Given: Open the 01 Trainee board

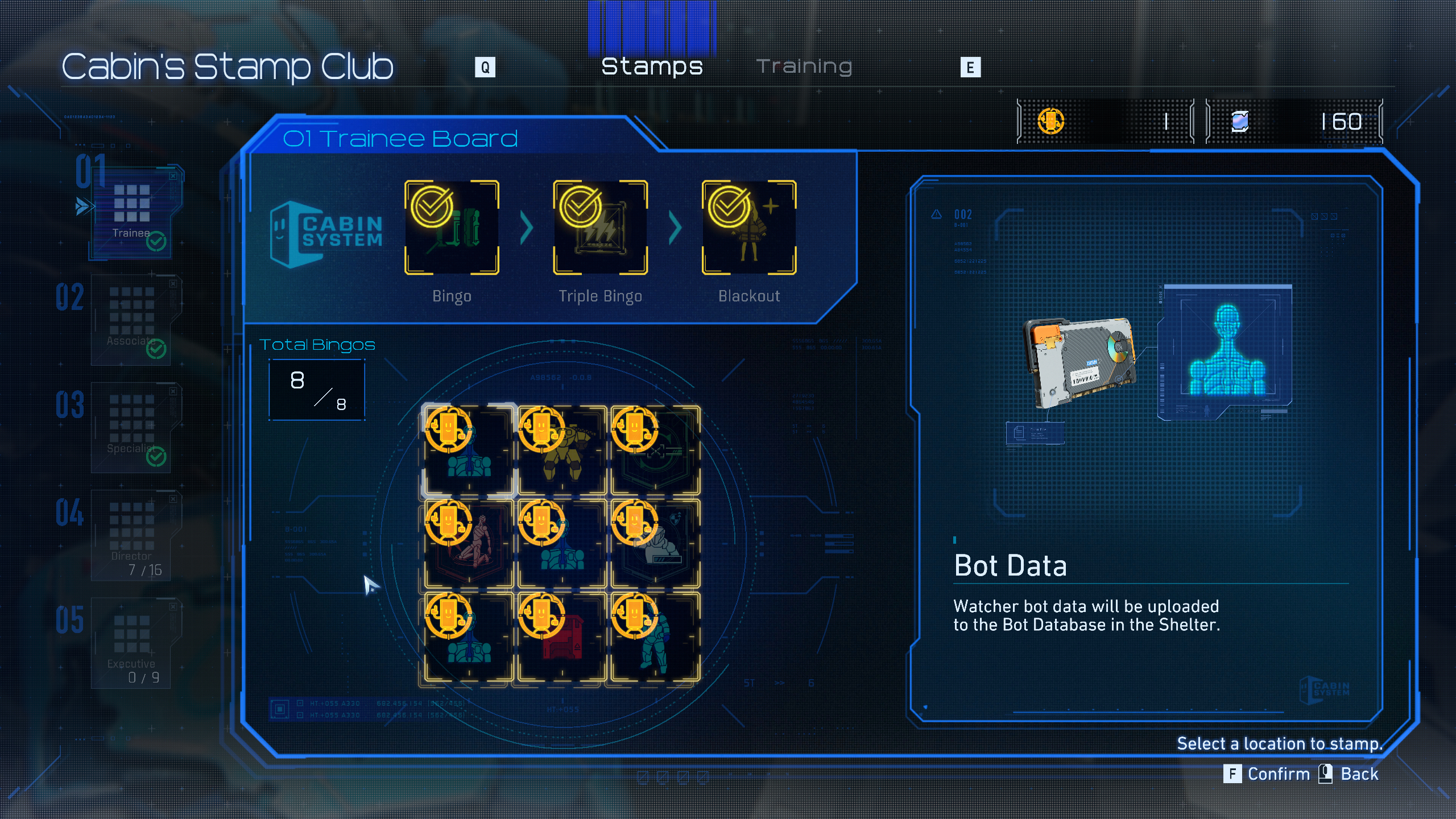Looking at the screenshot, I should click(132, 212).
